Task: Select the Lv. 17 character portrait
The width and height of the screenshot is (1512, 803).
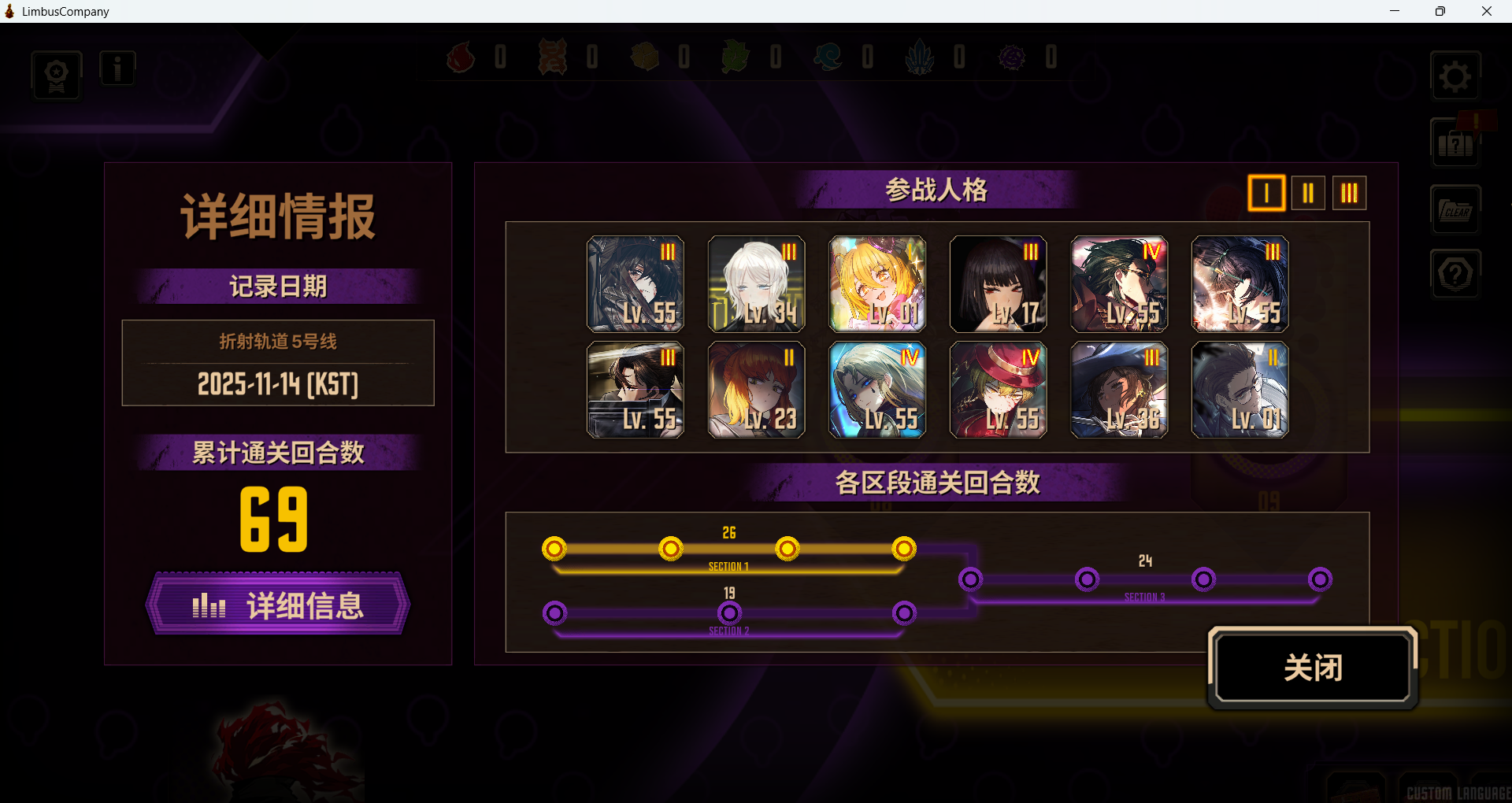Action: pyautogui.click(x=998, y=283)
